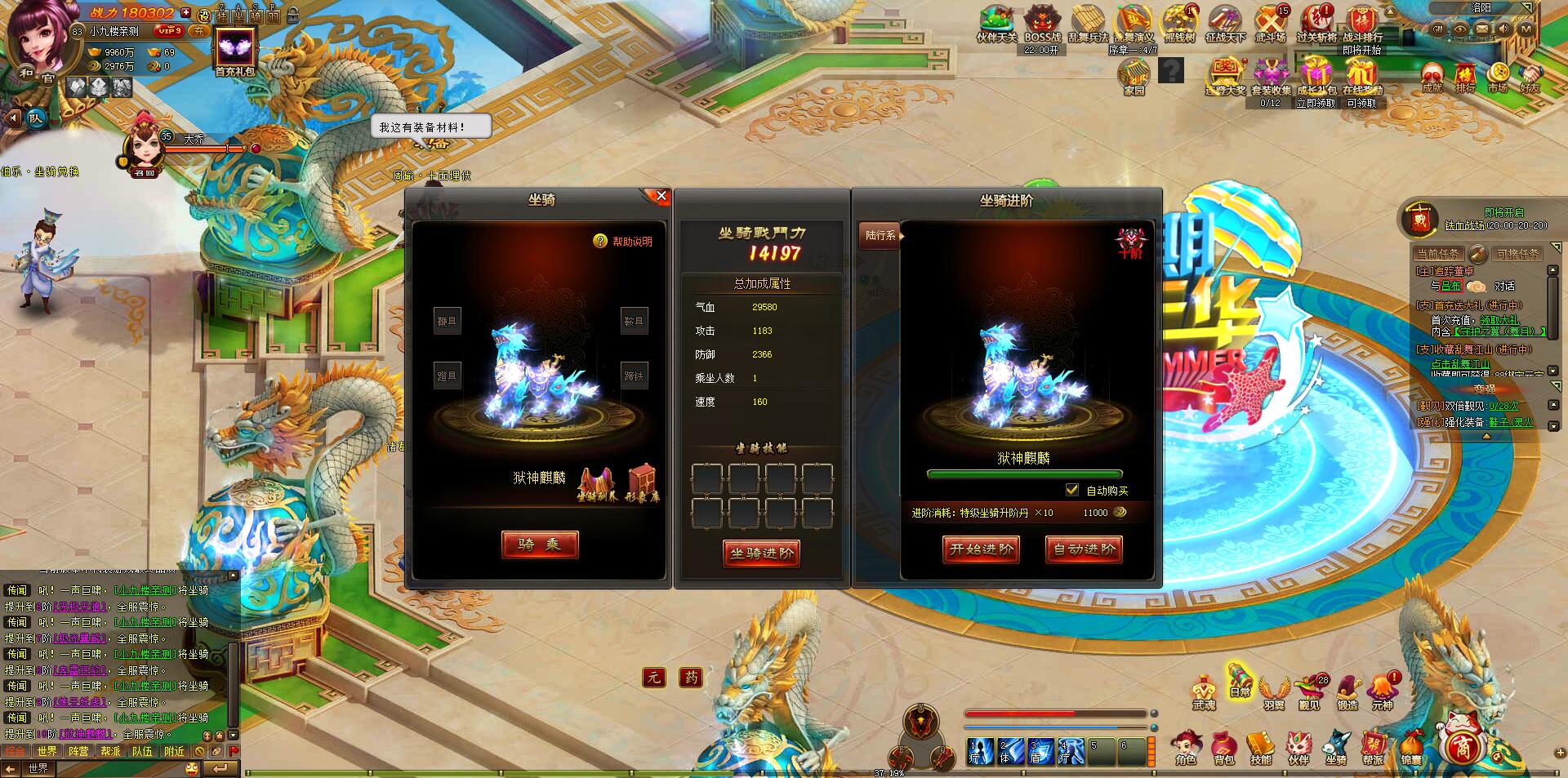Viewport: 1568px width, 778px height.
Task: Toggle the 自动购买 auto-buy checkbox
Action: pos(1072,490)
